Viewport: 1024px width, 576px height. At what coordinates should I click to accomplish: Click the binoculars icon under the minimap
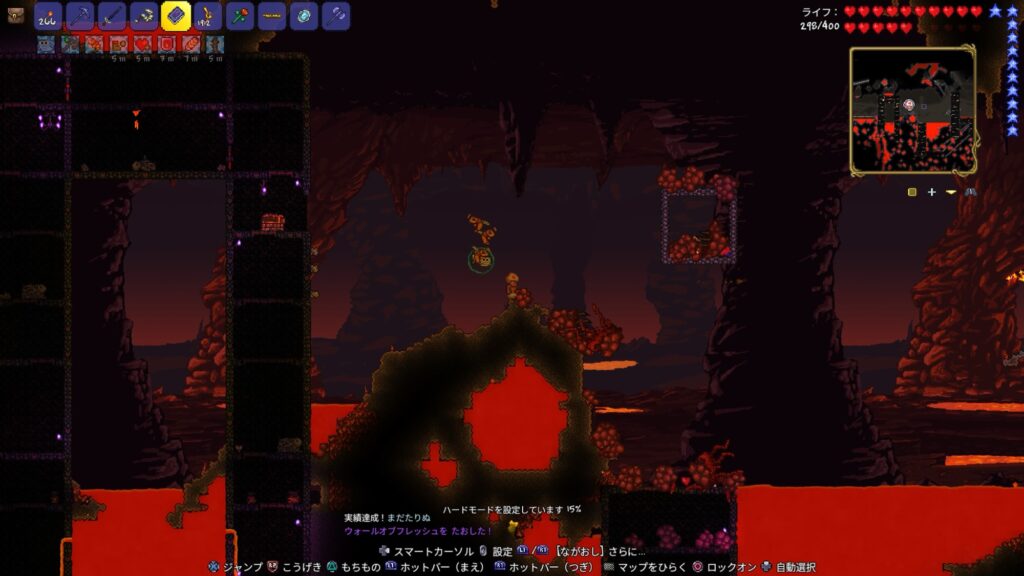969,191
